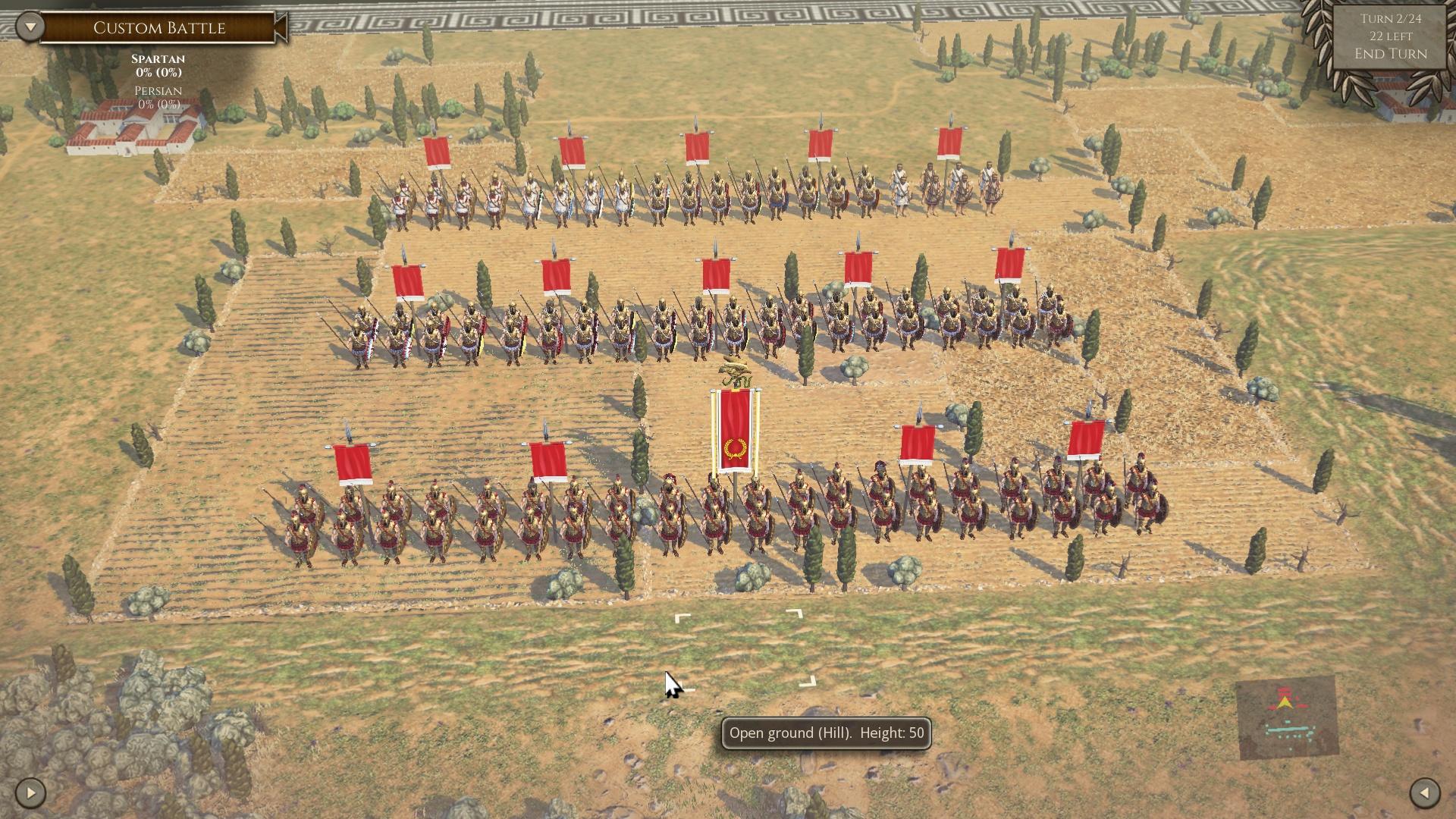Click the Custom Battle title banner
The image size is (1456, 819).
[159, 28]
